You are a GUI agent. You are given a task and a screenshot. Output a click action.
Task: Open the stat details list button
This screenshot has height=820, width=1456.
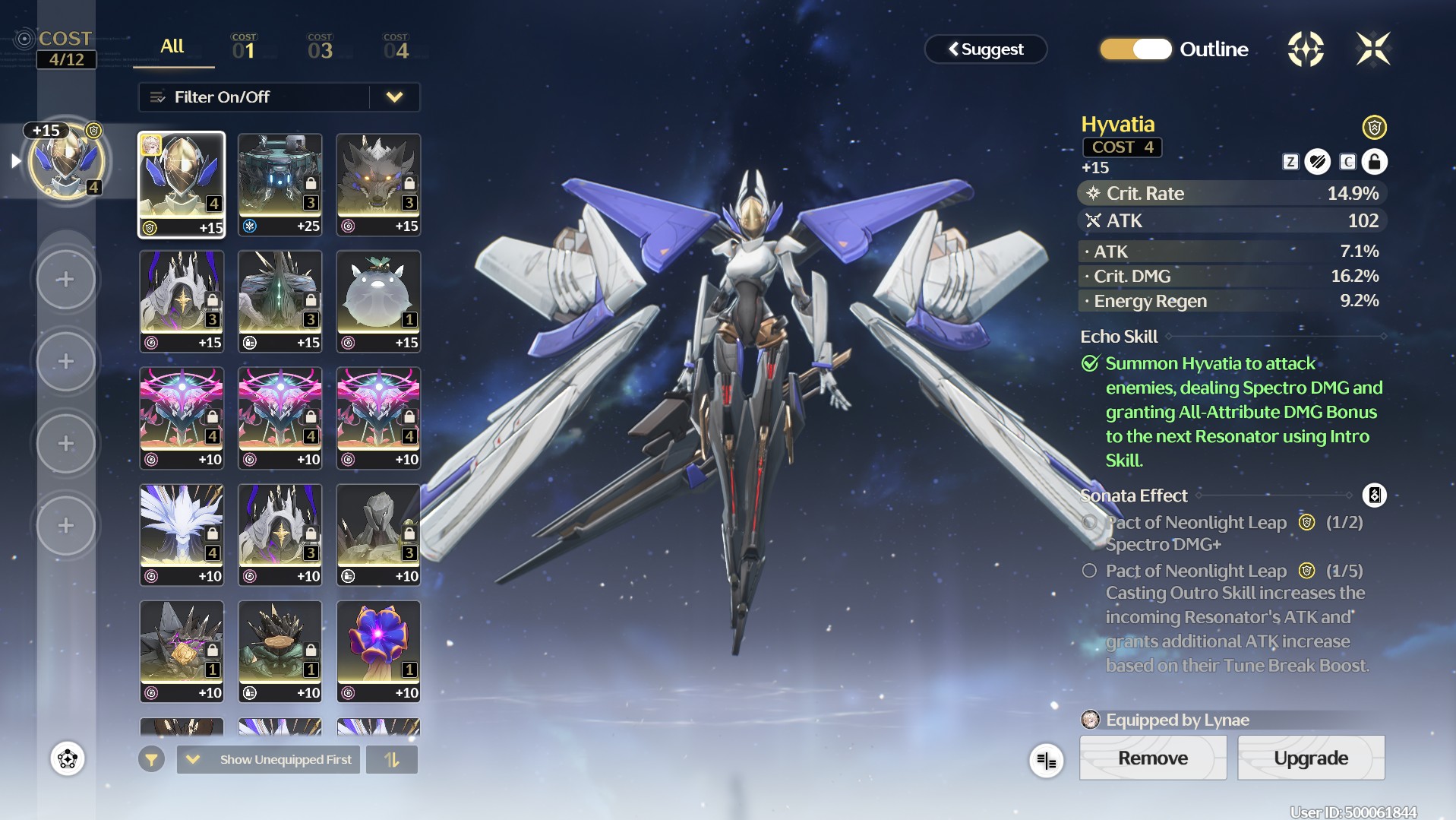tap(1046, 760)
